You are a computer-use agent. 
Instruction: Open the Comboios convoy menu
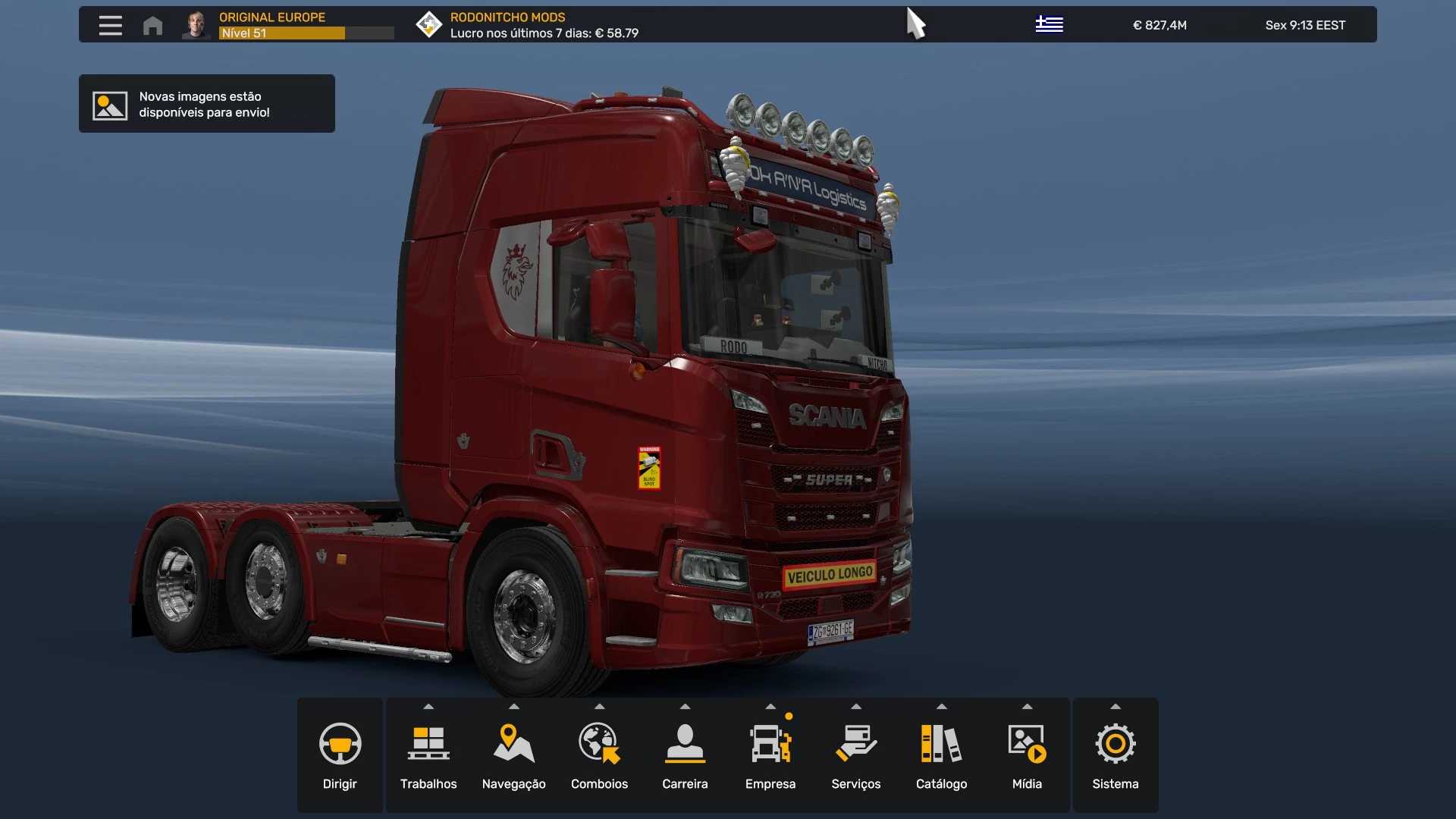599,755
